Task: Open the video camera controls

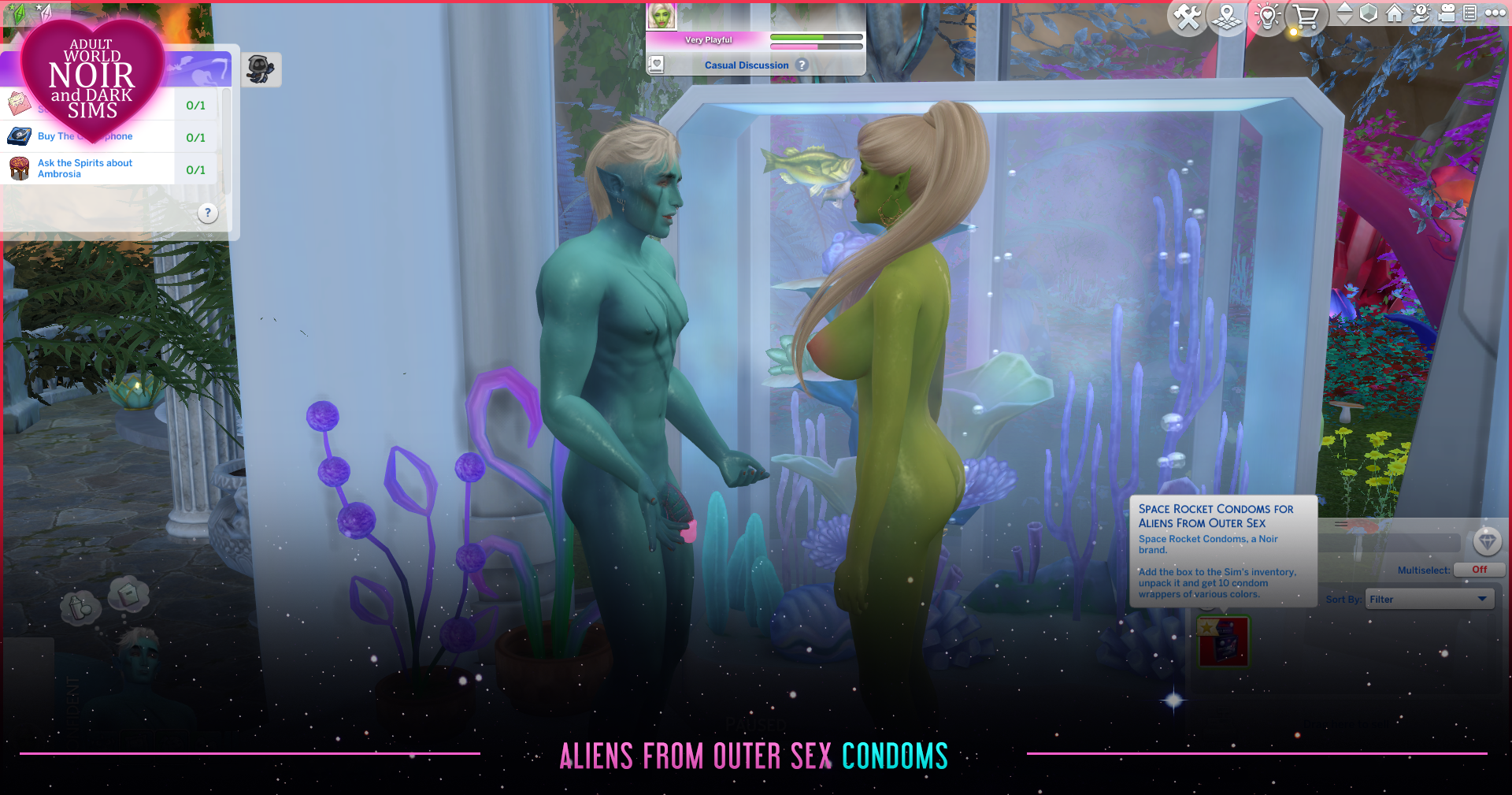Action: pyautogui.click(x=1447, y=13)
